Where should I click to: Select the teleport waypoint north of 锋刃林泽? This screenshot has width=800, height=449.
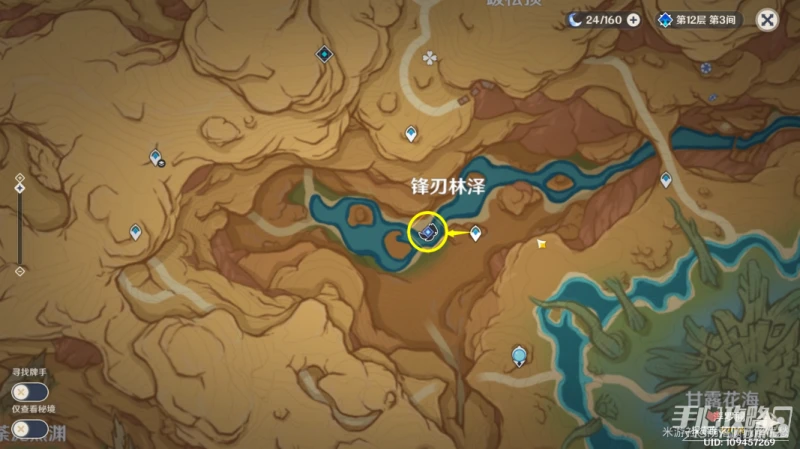(x=411, y=133)
